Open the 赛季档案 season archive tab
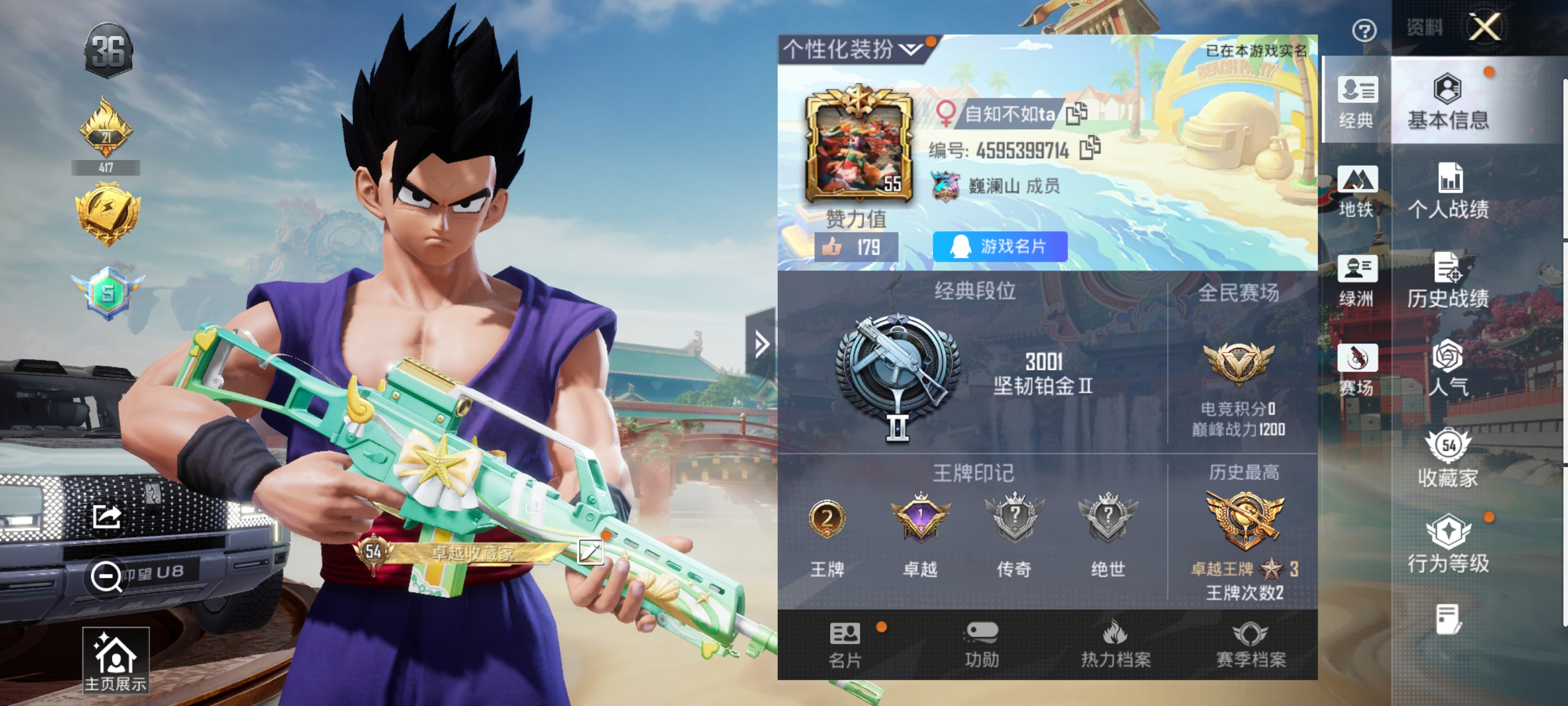The height and width of the screenshot is (706, 1568). [1250, 644]
